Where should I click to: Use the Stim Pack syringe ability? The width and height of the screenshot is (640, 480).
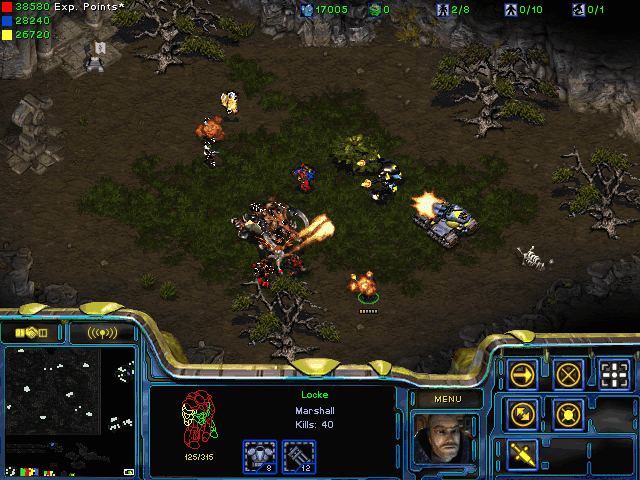tap(523, 453)
